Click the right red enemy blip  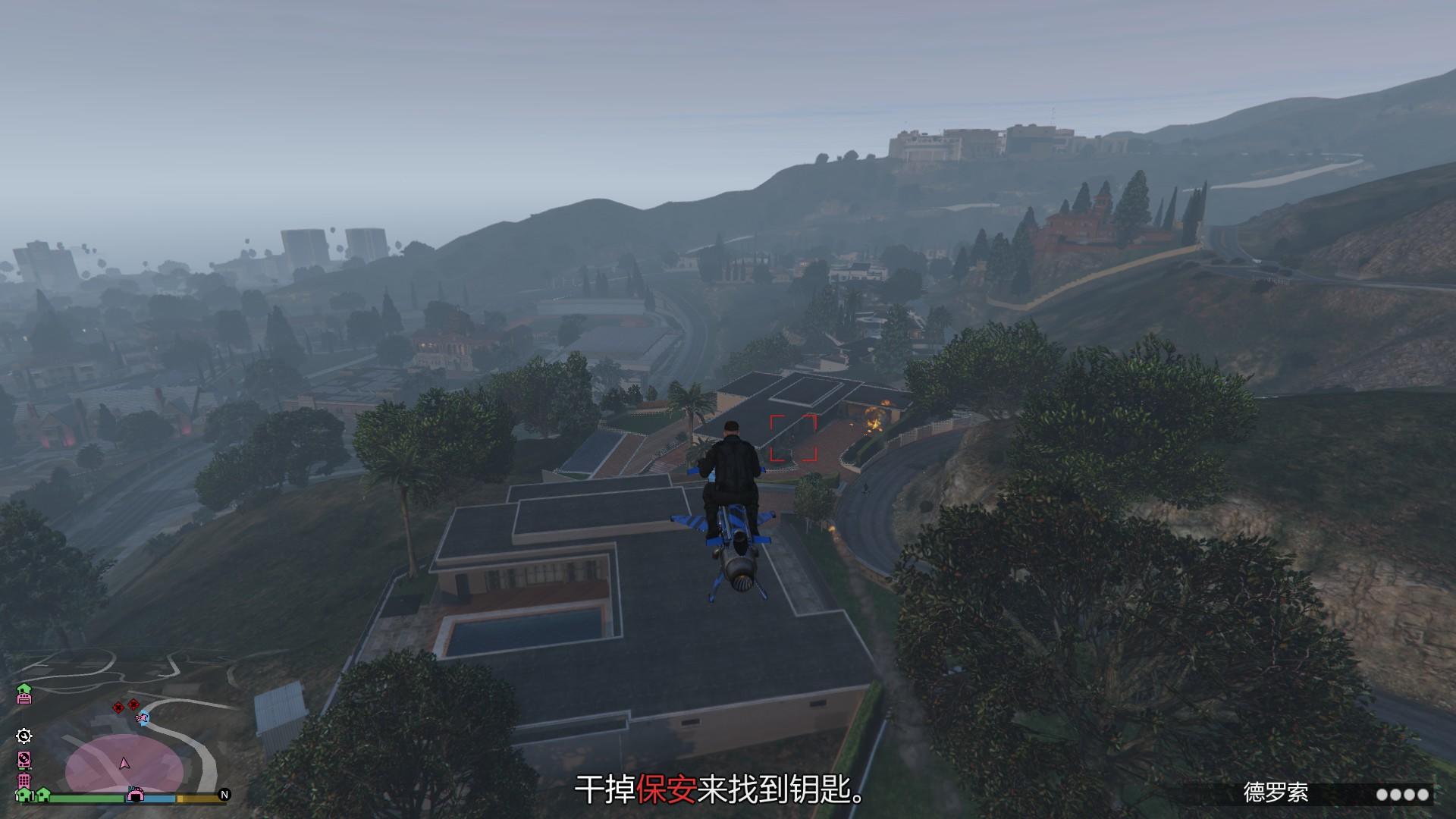[x=133, y=704]
